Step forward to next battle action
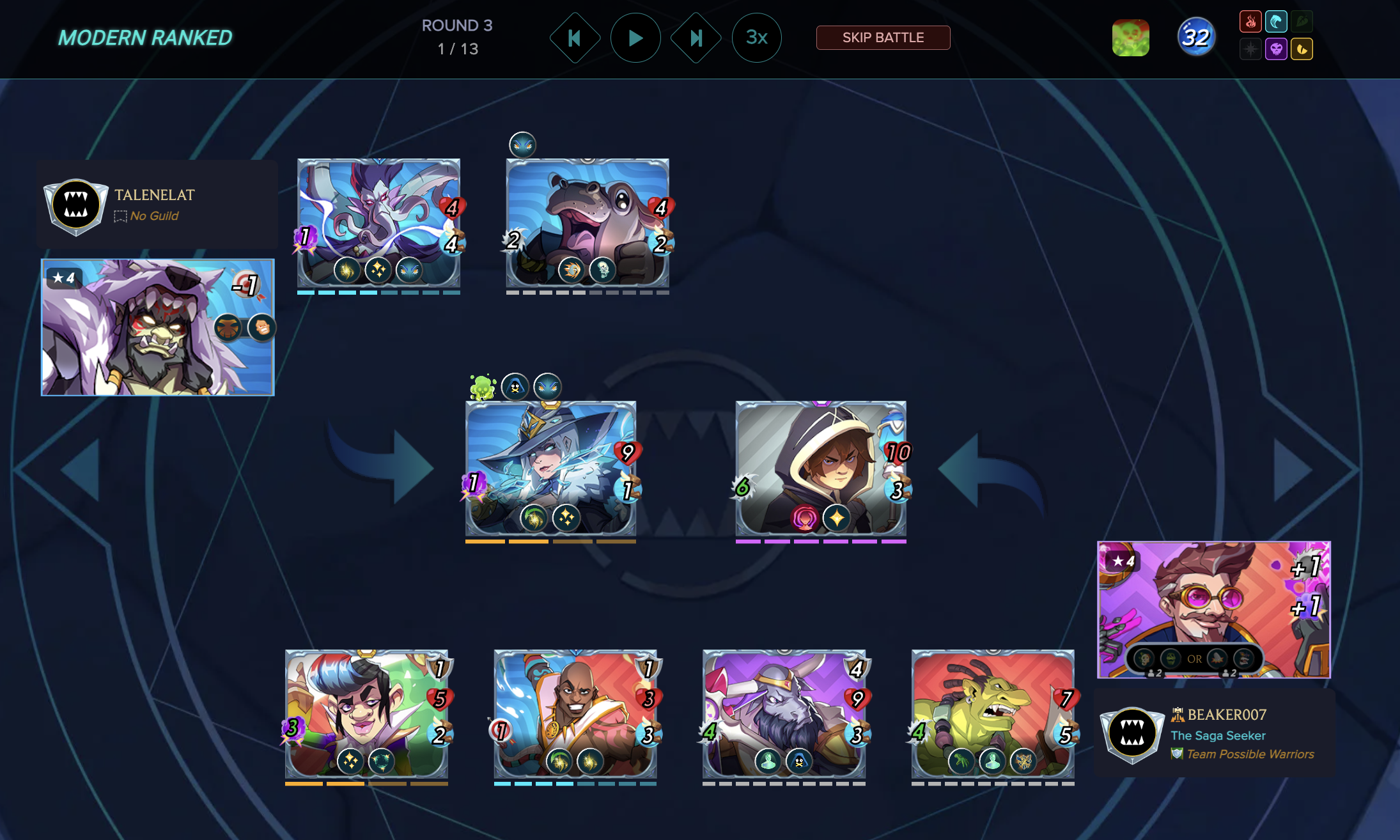The height and width of the screenshot is (840, 1400). pyautogui.click(x=696, y=38)
